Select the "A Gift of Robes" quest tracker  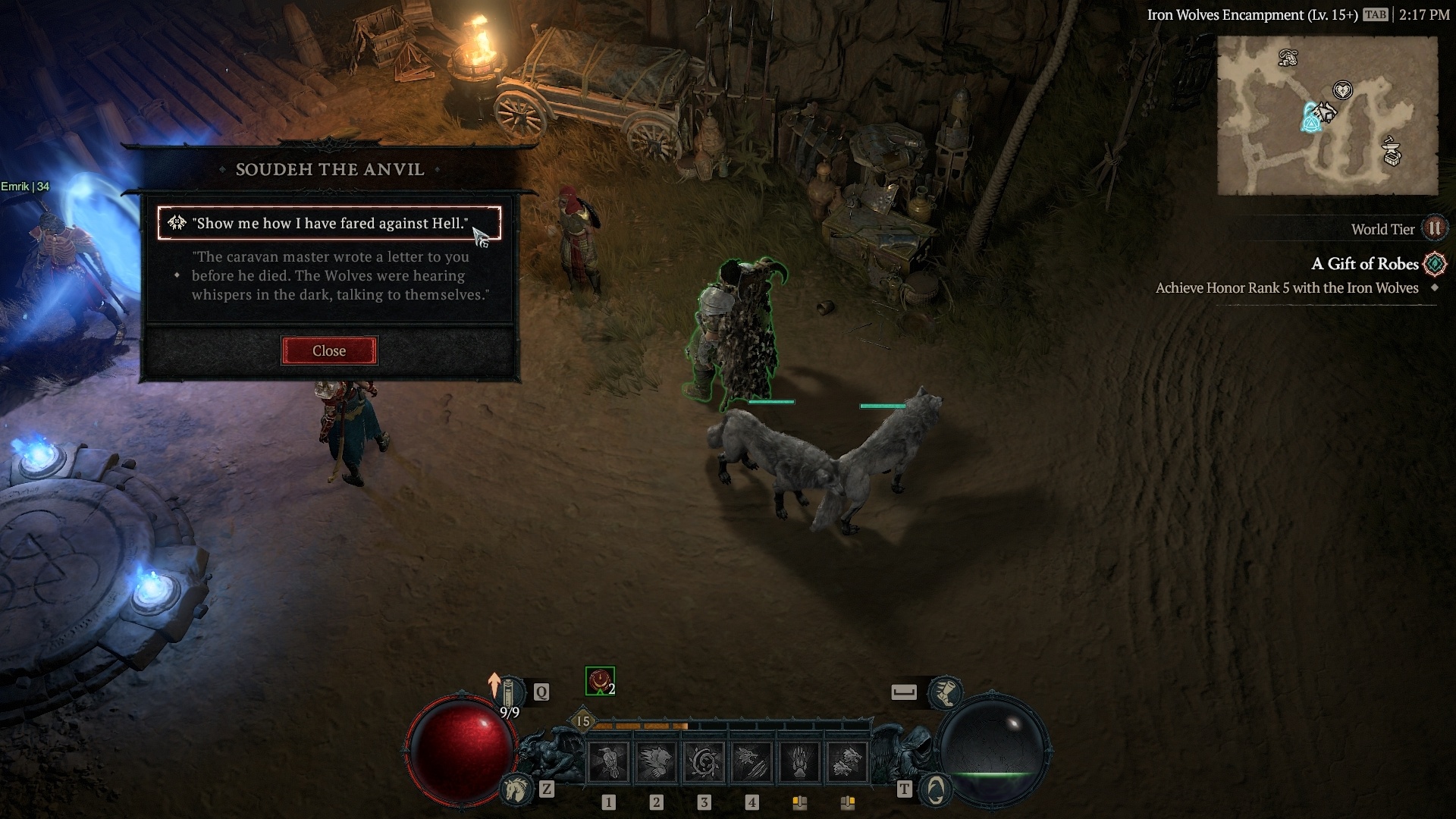(x=1365, y=264)
